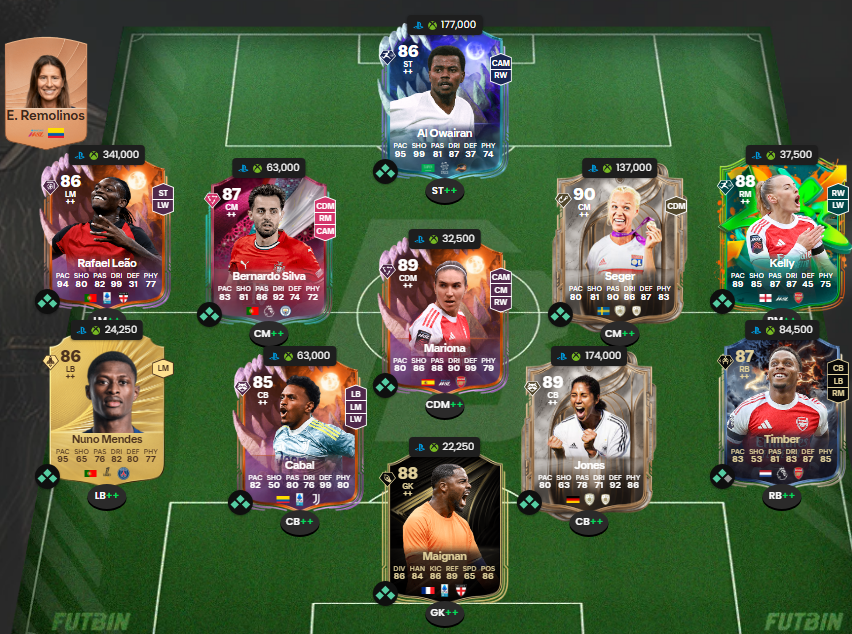Click the ST++ position badge
This screenshot has height=634, width=852.
[x=444, y=191]
